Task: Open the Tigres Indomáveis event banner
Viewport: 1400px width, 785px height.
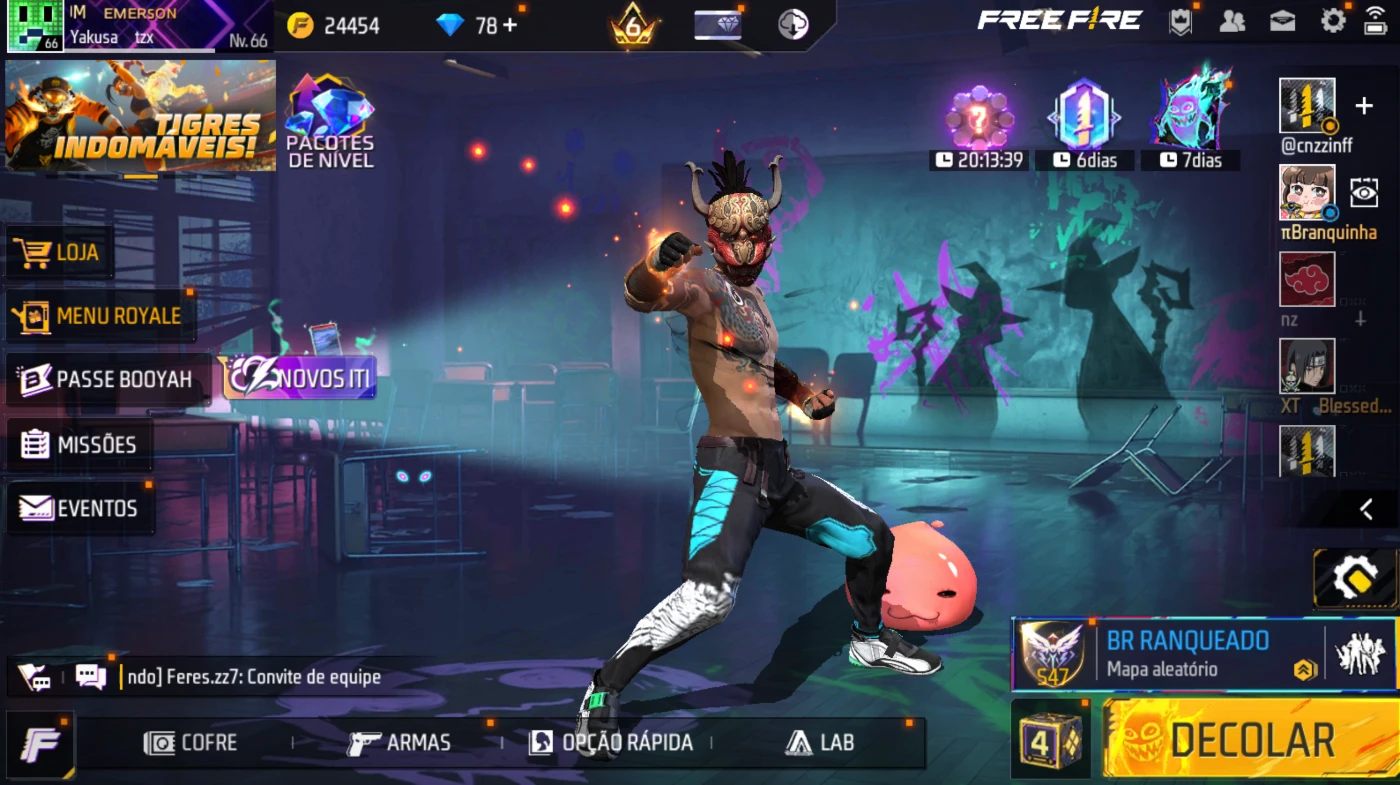Action: [x=140, y=115]
